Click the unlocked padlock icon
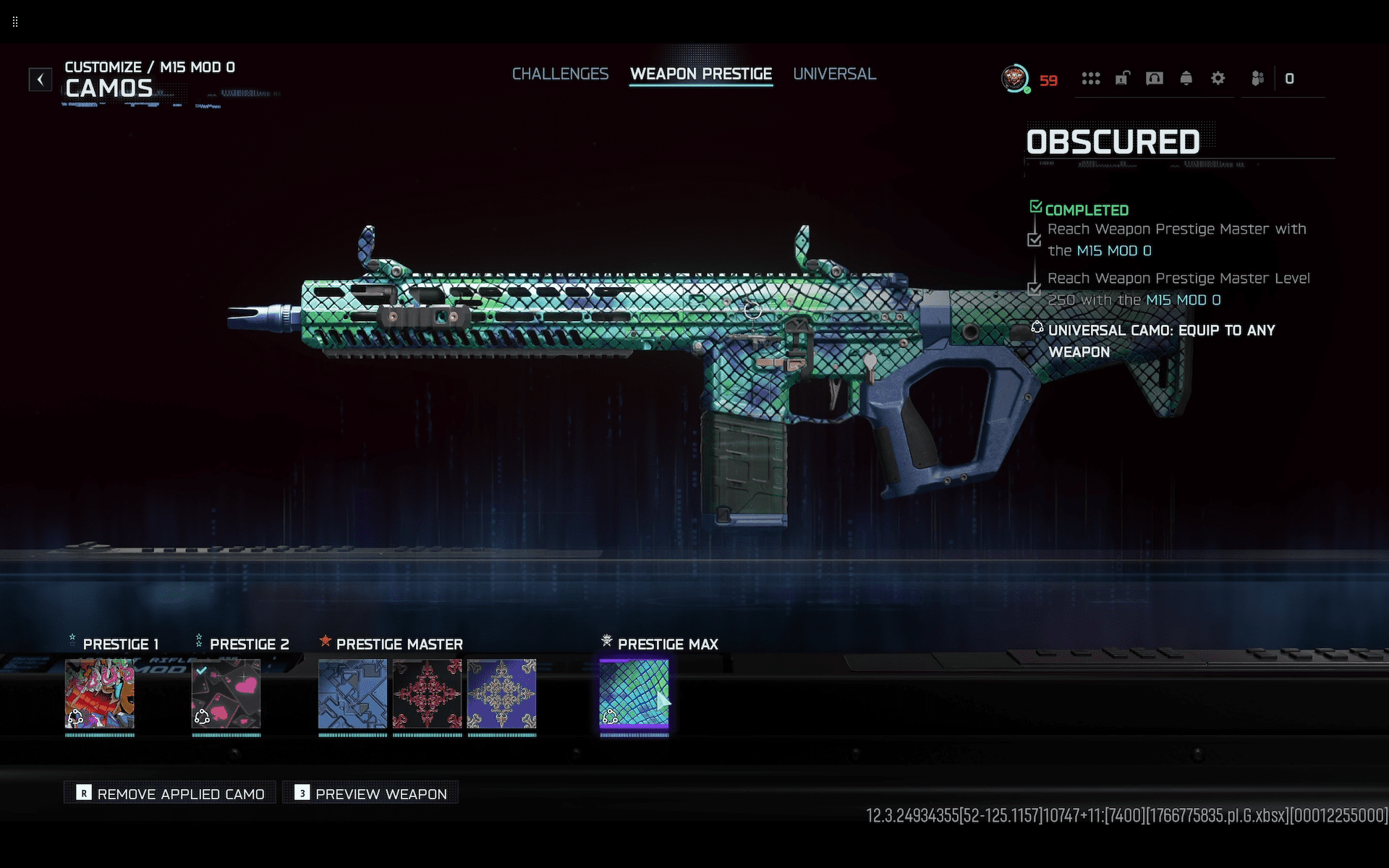The height and width of the screenshot is (868, 1389). click(1122, 78)
